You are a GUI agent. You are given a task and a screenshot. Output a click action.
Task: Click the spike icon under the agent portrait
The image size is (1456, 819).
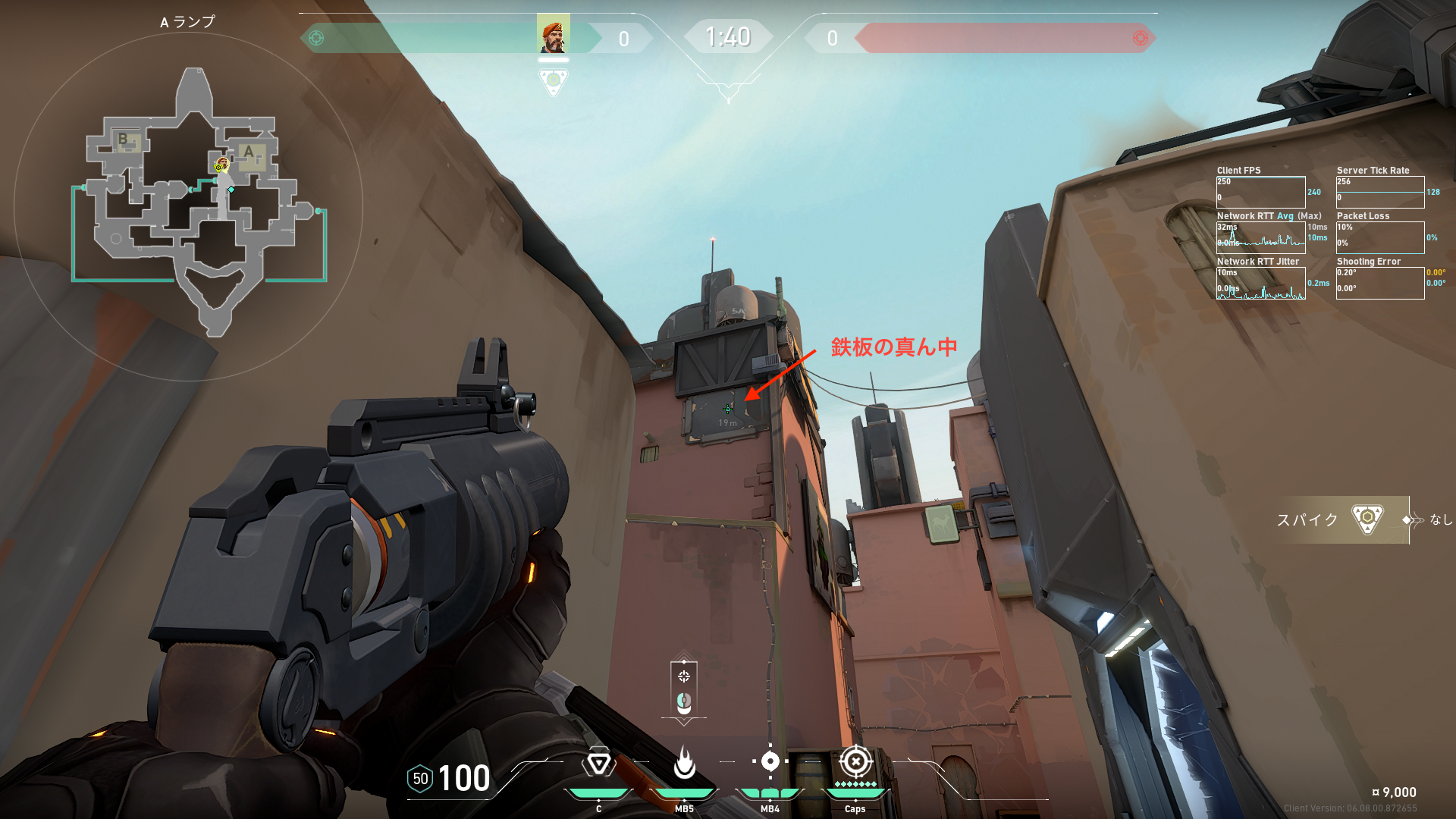coord(553,80)
